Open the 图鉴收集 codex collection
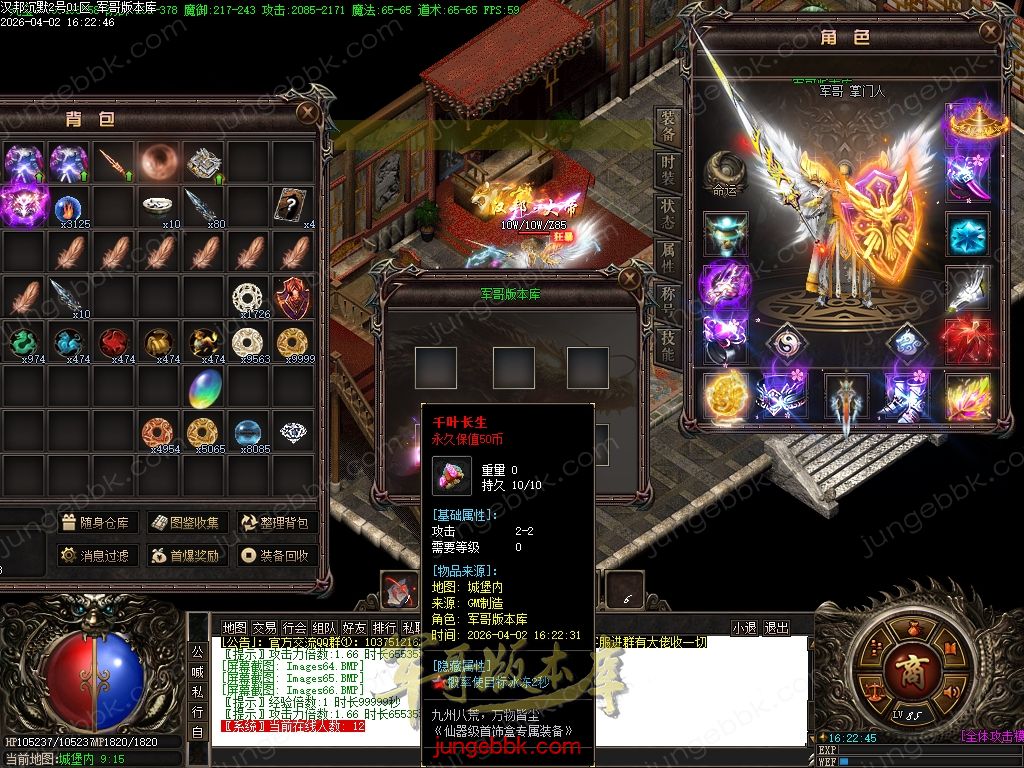The width and height of the screenshot is (1024, 768). click(x=186, y=522)
